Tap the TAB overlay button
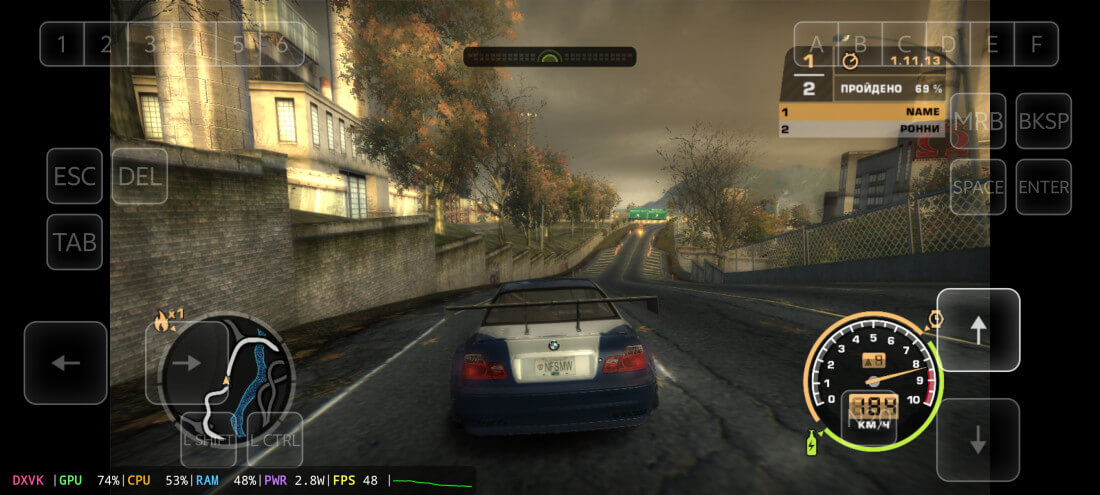The width and height of the screenshot is (1100, 495). click(75, 242)
